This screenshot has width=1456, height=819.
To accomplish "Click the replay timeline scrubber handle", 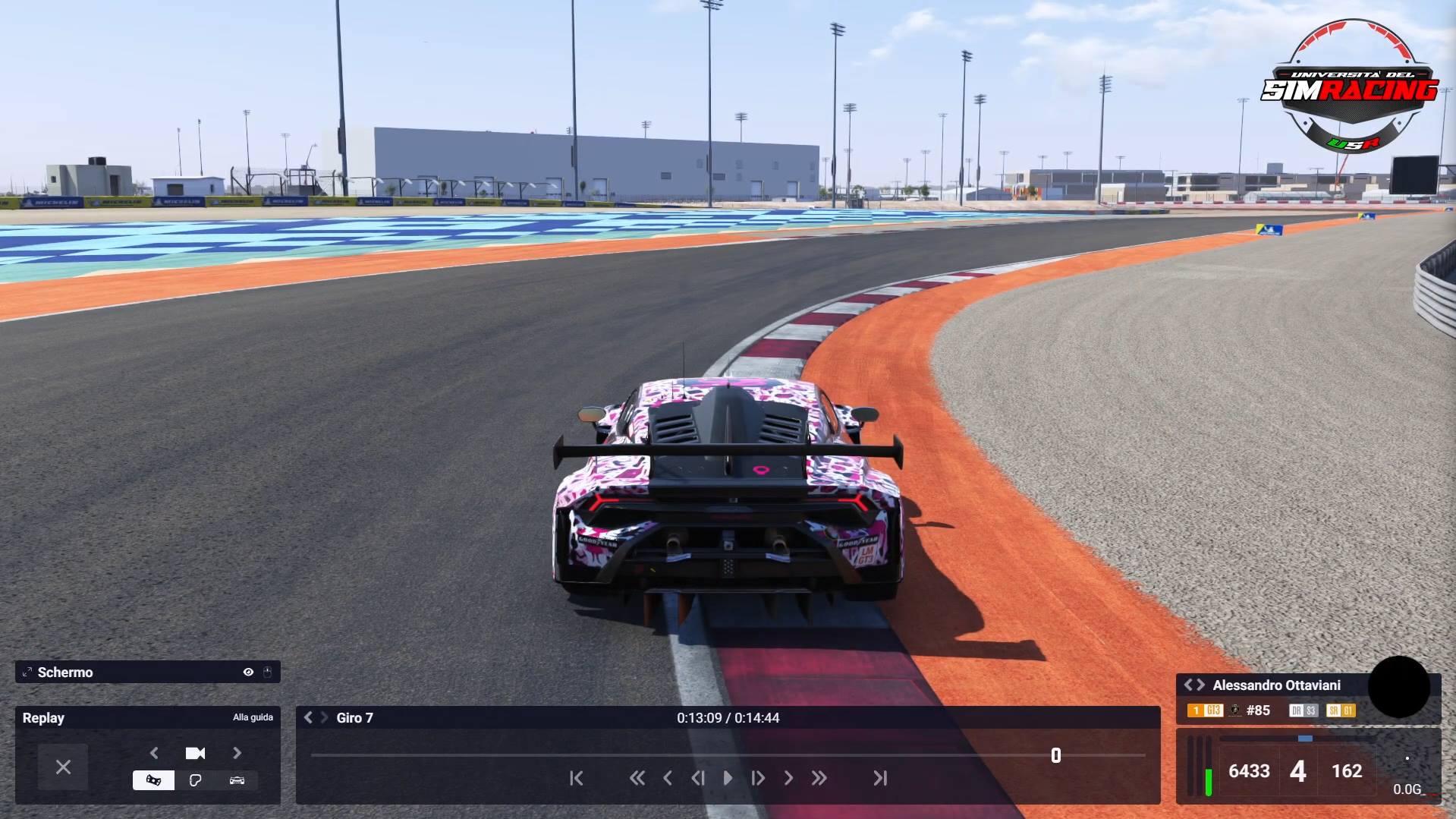I will (x=1055, y=755).
